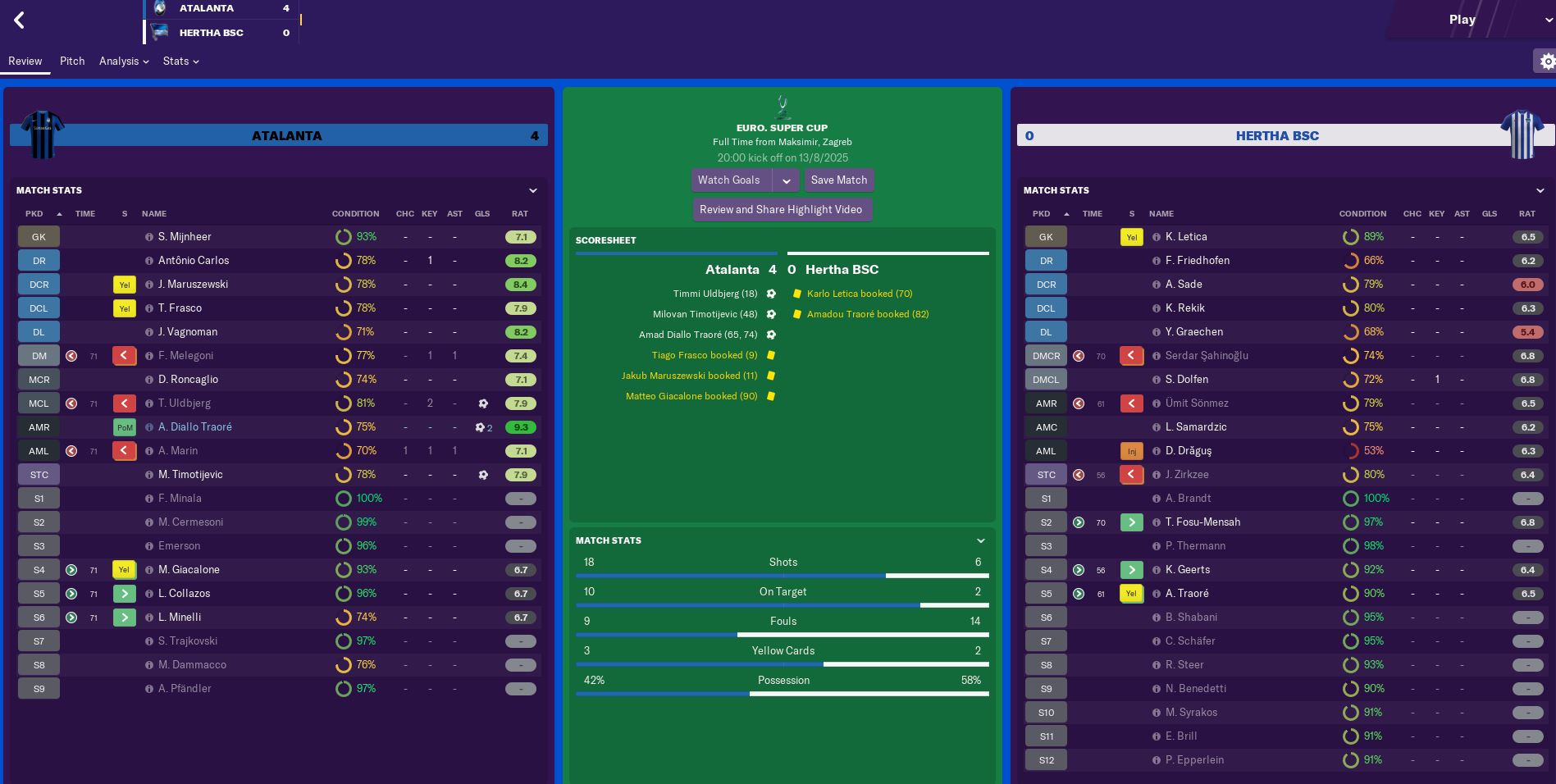Viewport: 1556px width, 784px height.
Task: Open the Watch Goals dropdown arrow
Action: [787, 180]
